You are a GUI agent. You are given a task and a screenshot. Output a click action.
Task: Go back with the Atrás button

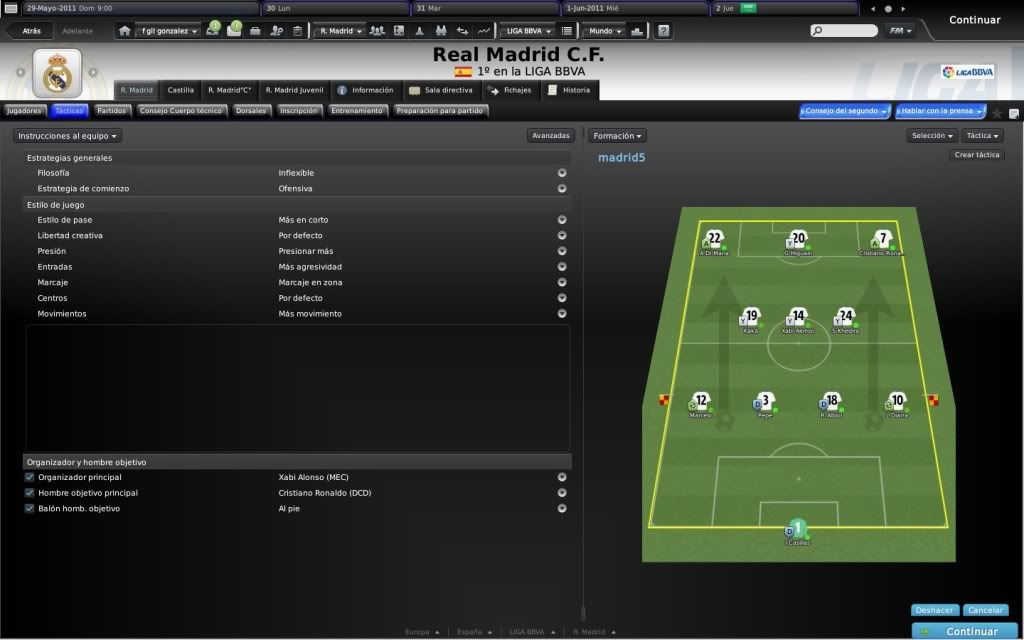tap(30, 31)
